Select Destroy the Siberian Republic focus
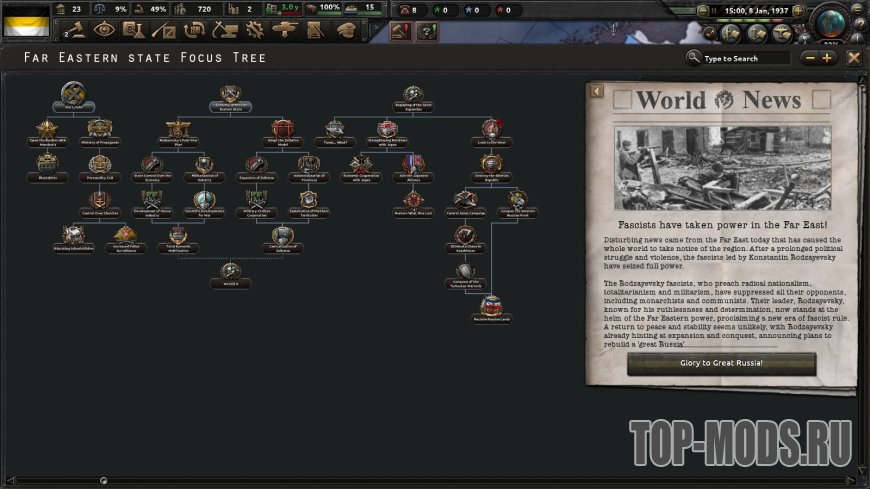This screenshot has height=489, width=870. click(x=491, y=166)
